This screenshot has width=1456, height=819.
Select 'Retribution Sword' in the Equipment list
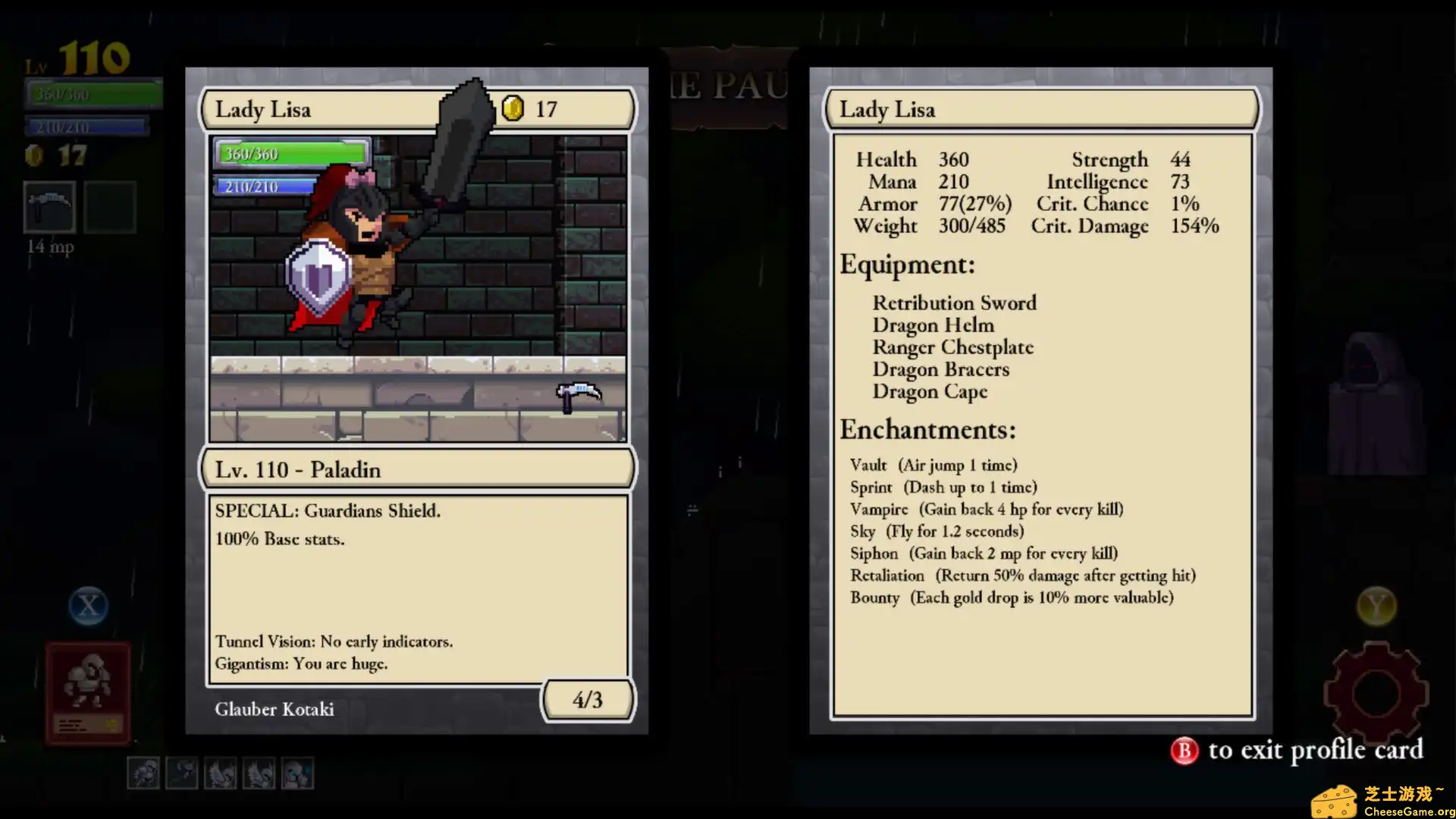(954, 303)
